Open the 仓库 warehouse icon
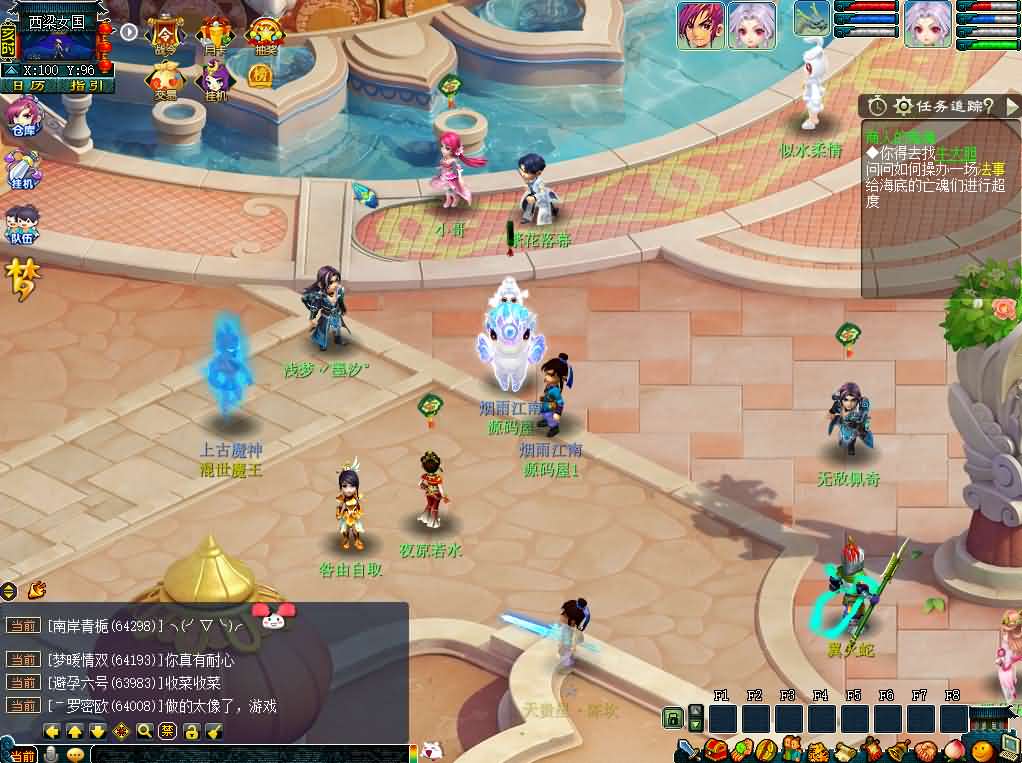Viewport: 1022px width, 763px height. point(22,118)
